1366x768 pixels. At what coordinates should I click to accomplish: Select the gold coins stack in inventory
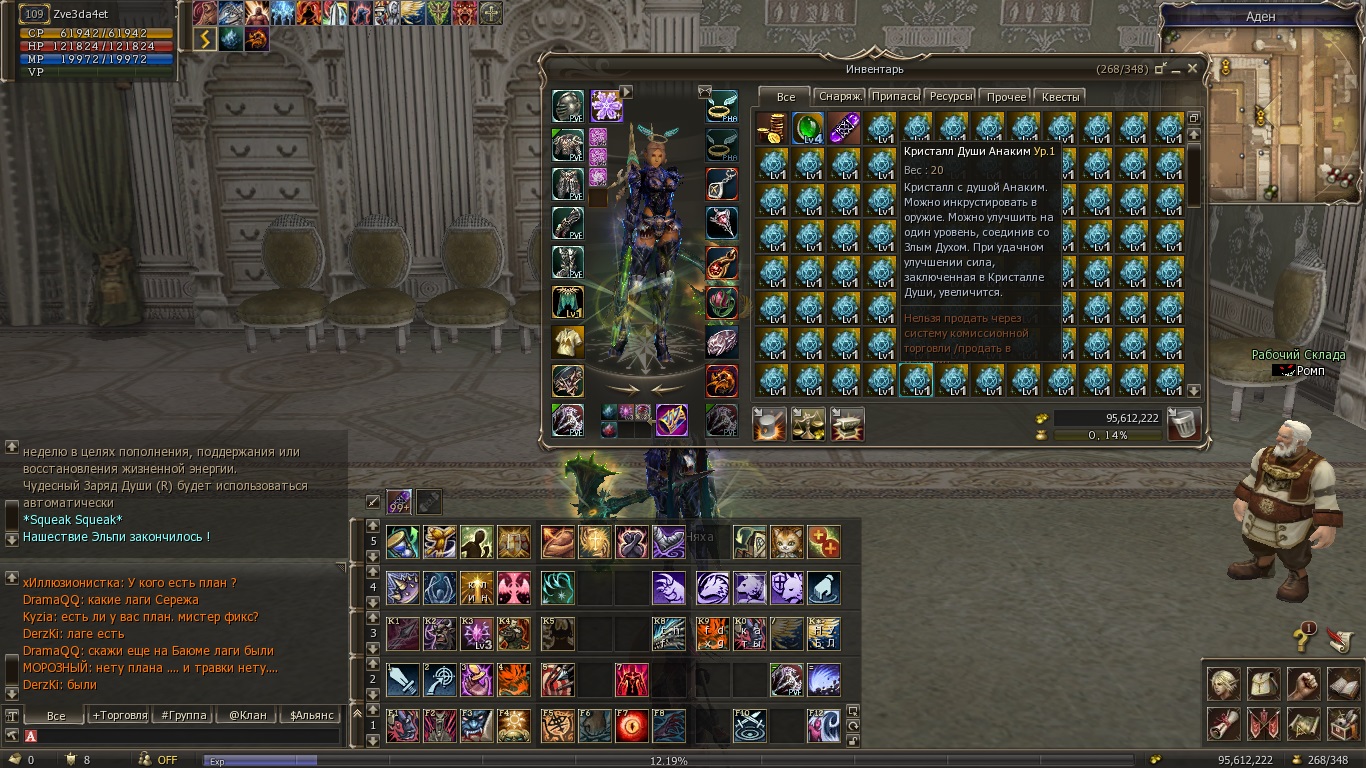(x=772, y=128)
